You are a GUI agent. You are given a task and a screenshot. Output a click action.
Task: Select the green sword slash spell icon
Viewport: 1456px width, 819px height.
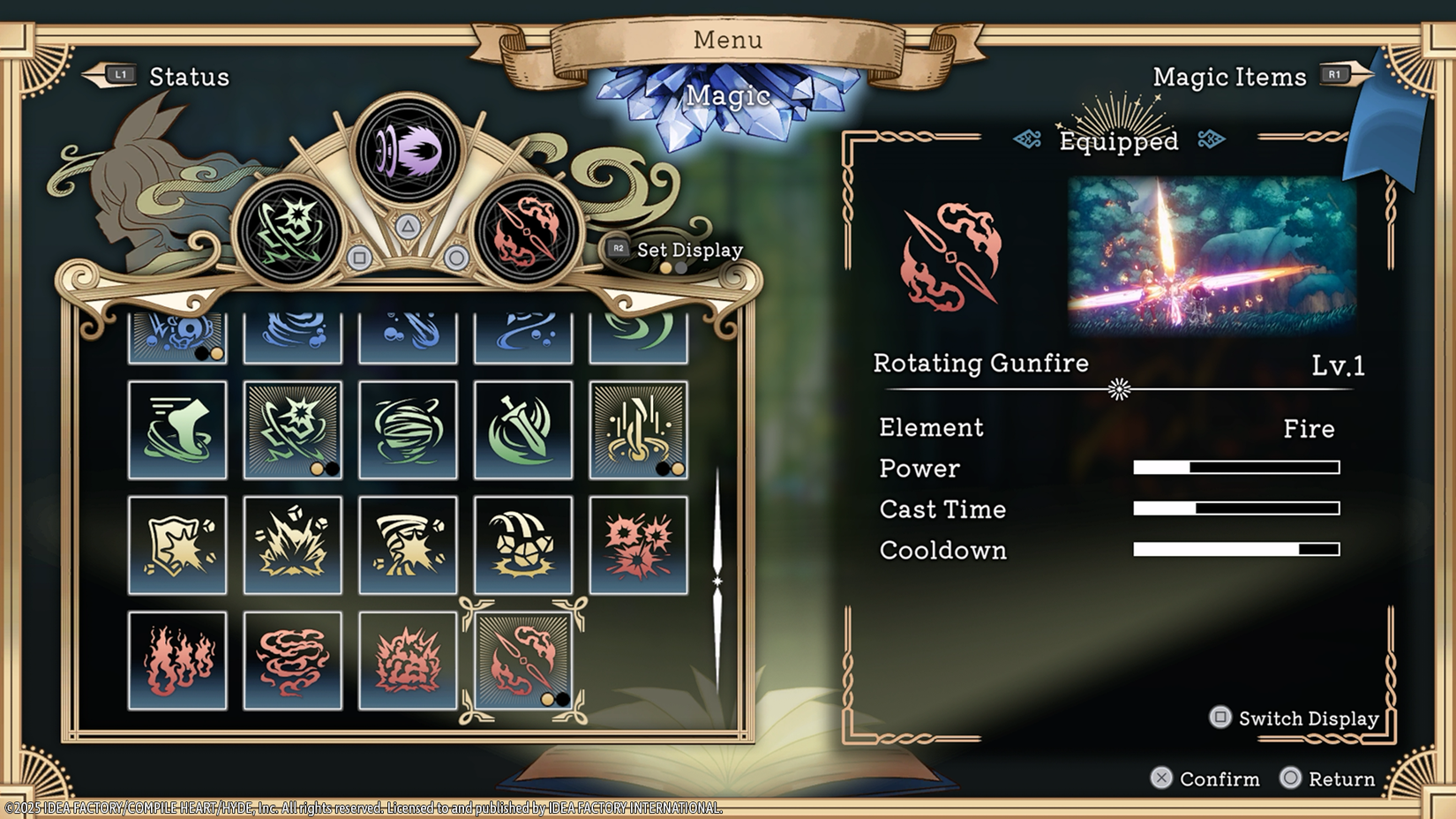pos(523,431)
